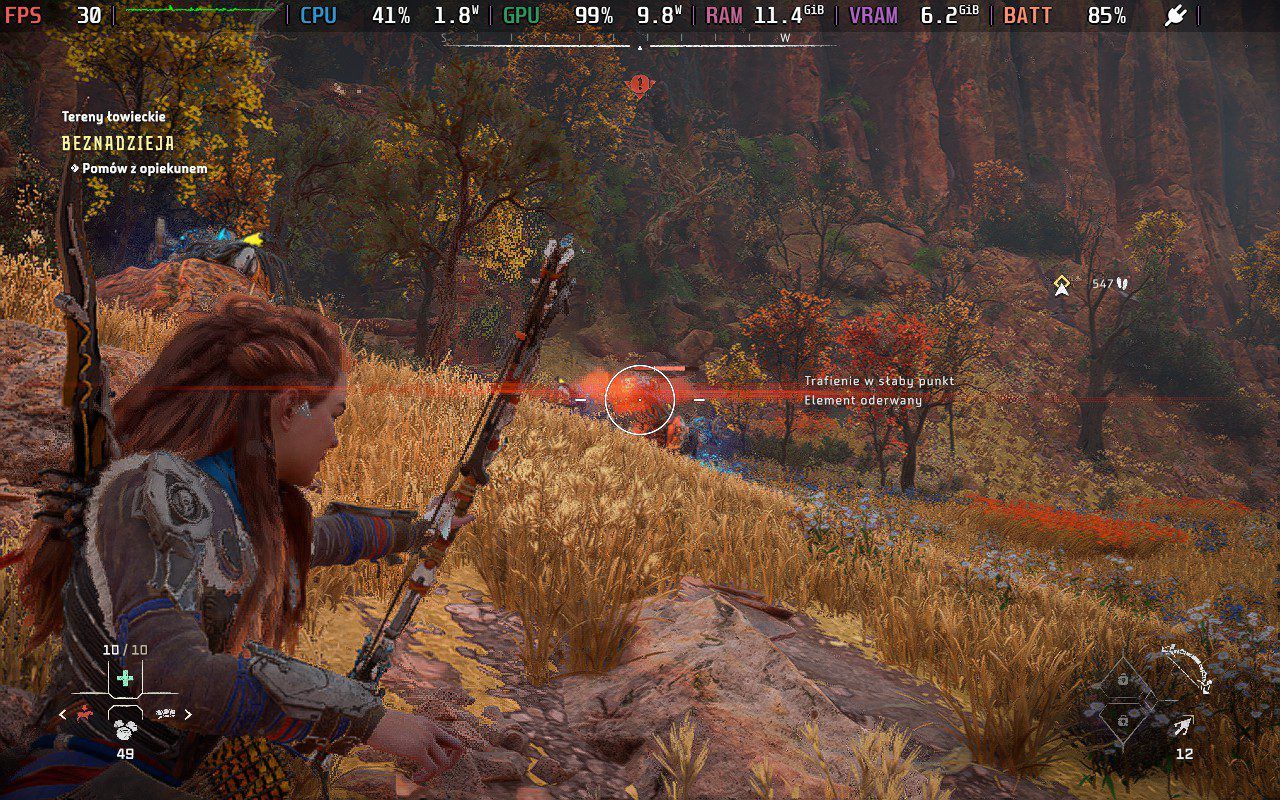Select the berry pouch icon showing 49

(x=124, y=730)
